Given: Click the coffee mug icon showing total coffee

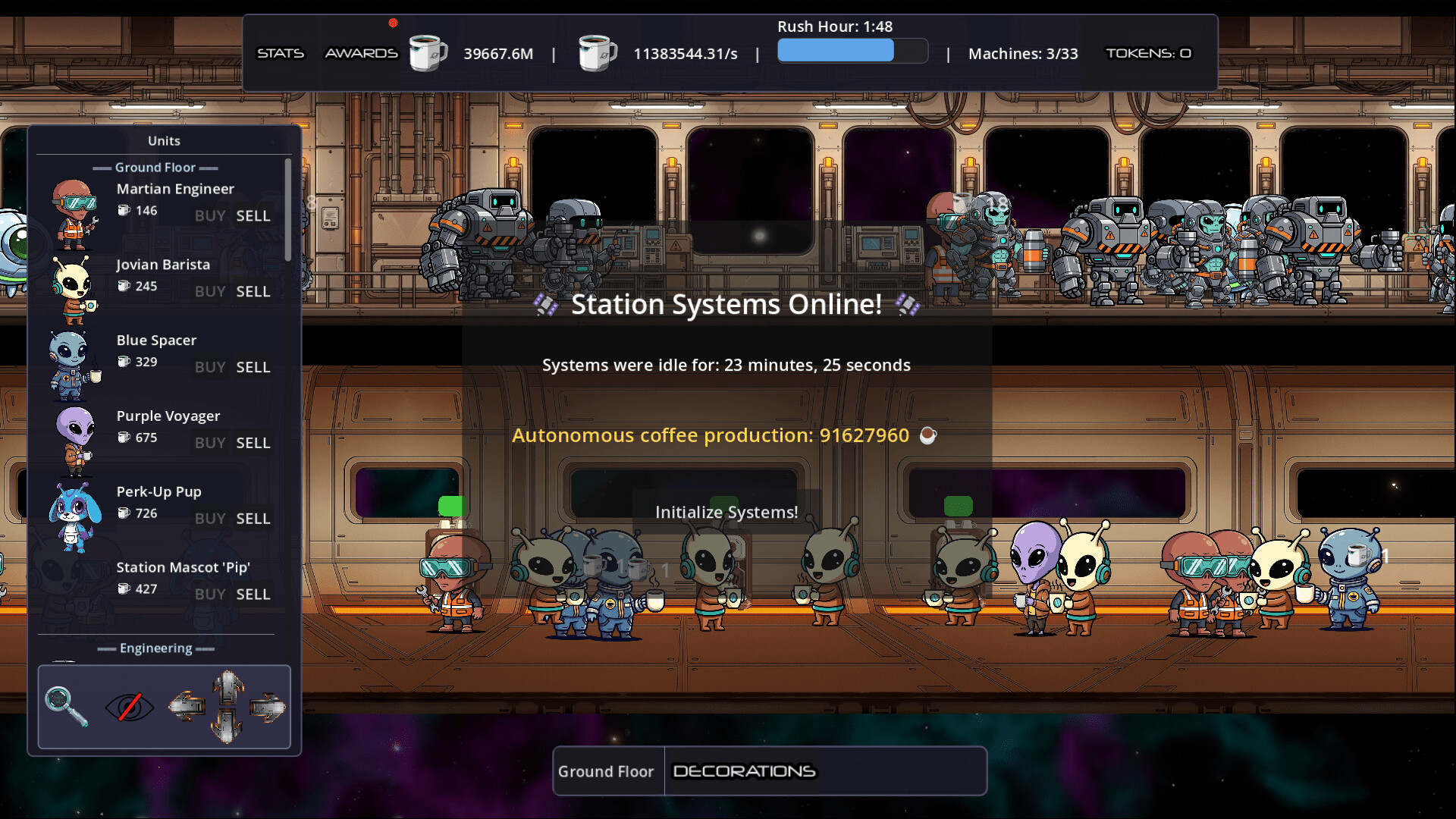Looking at the screenshot, I should point(427,53).
